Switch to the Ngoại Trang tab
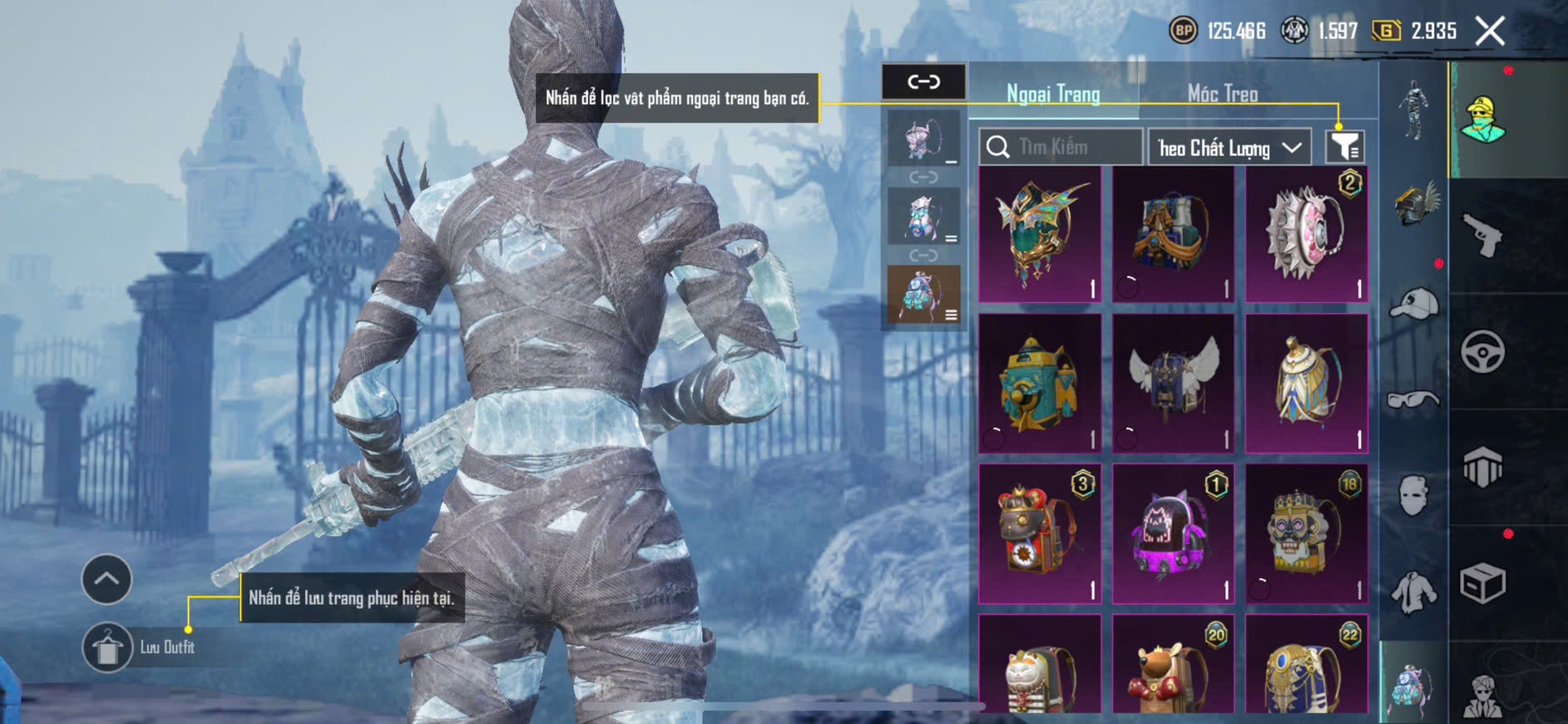 (x=1053, y=94)
